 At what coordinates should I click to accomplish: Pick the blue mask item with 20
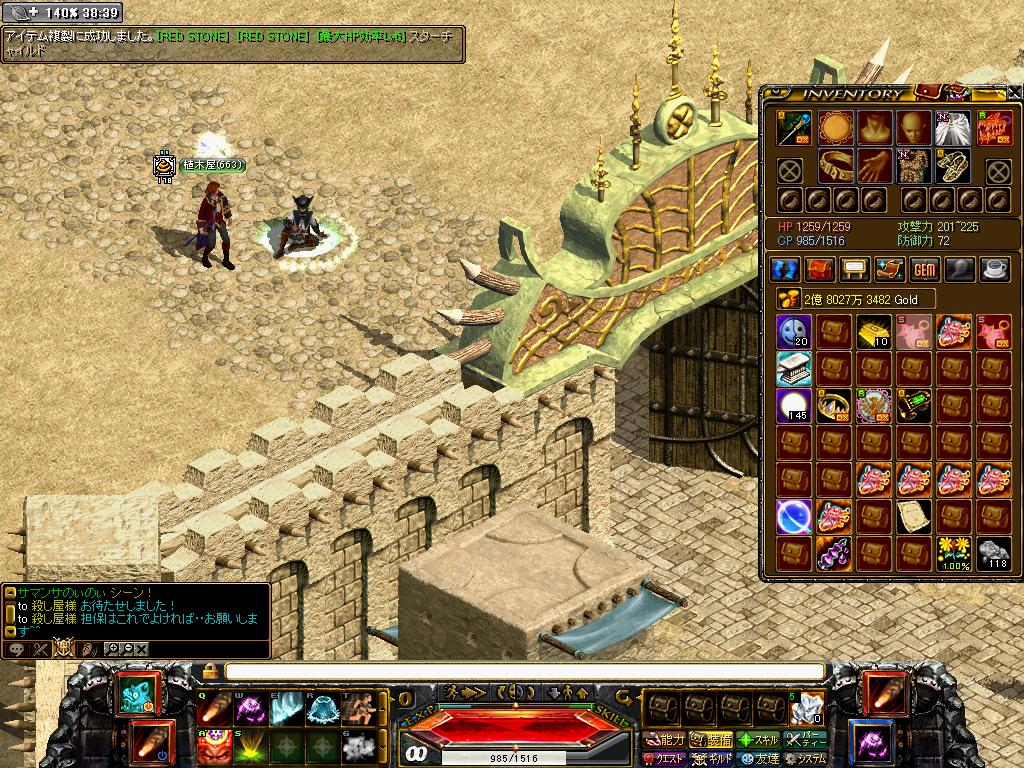(x=793, y=332)
